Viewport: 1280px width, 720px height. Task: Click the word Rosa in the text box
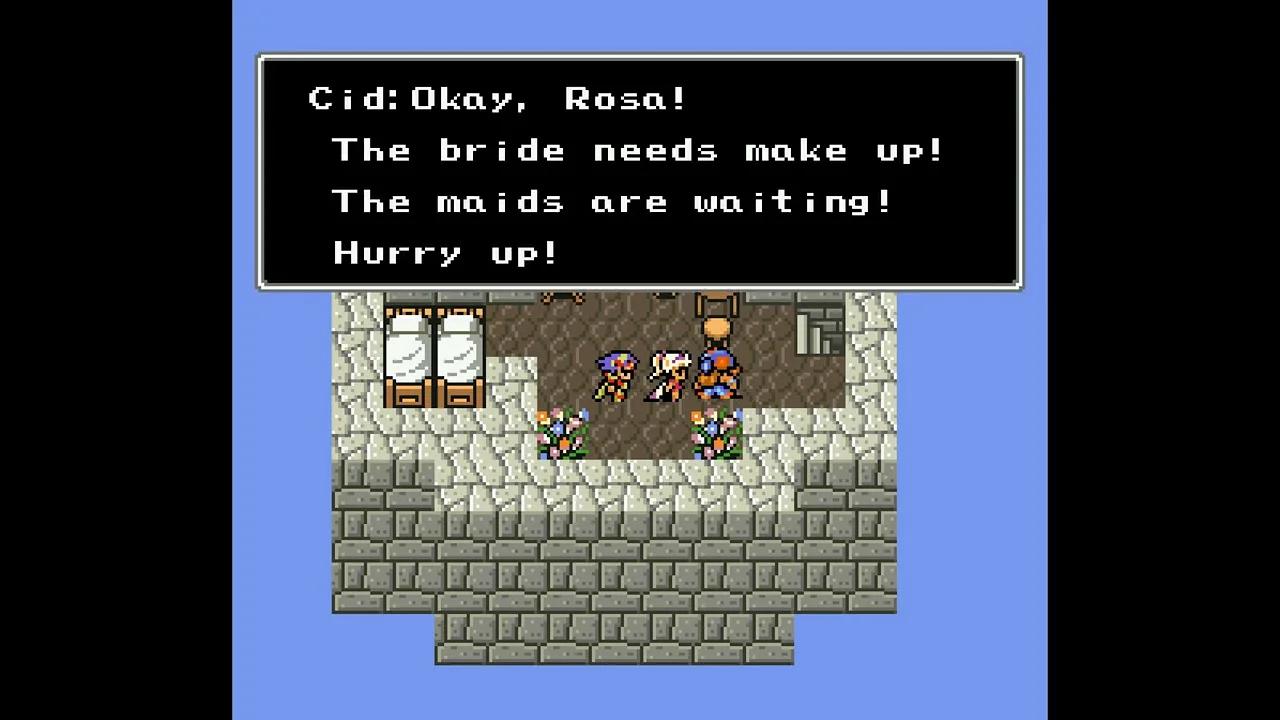click(x=628, y=98)
